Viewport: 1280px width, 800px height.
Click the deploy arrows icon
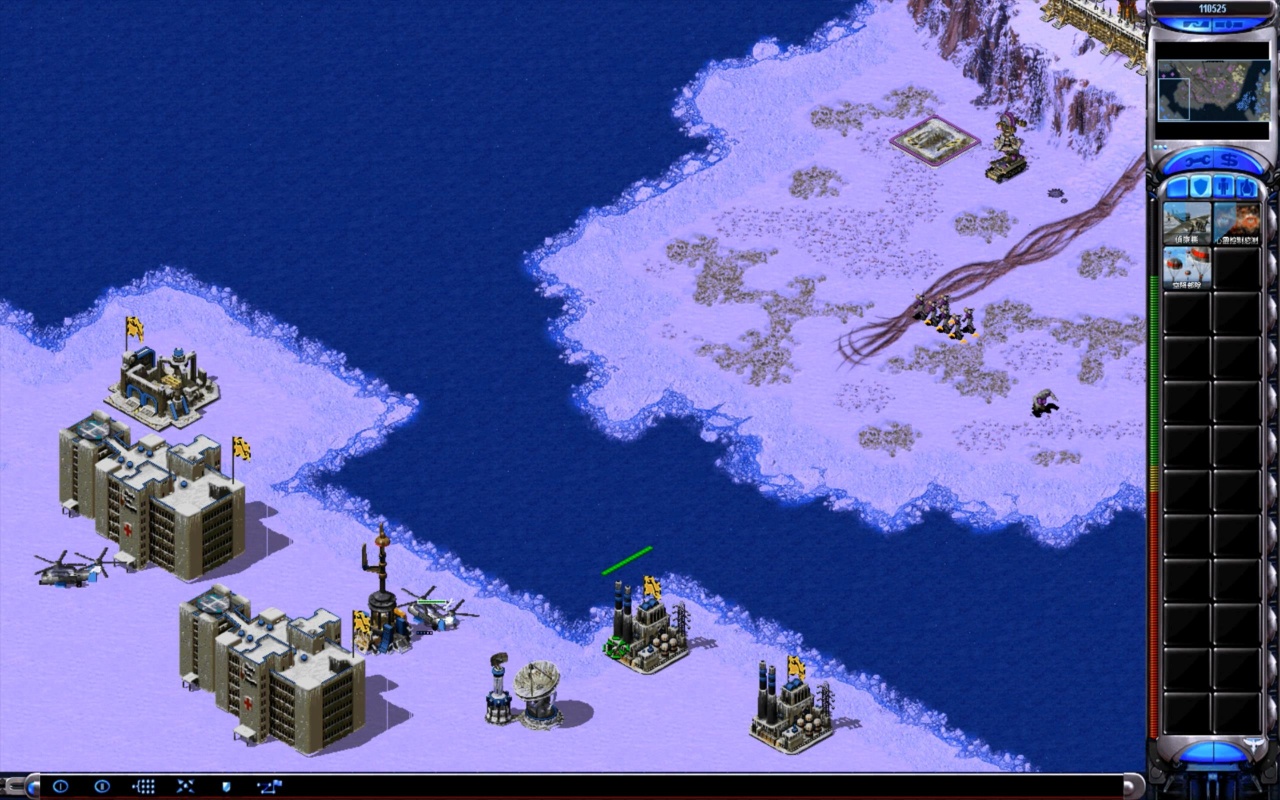(185, 787)
